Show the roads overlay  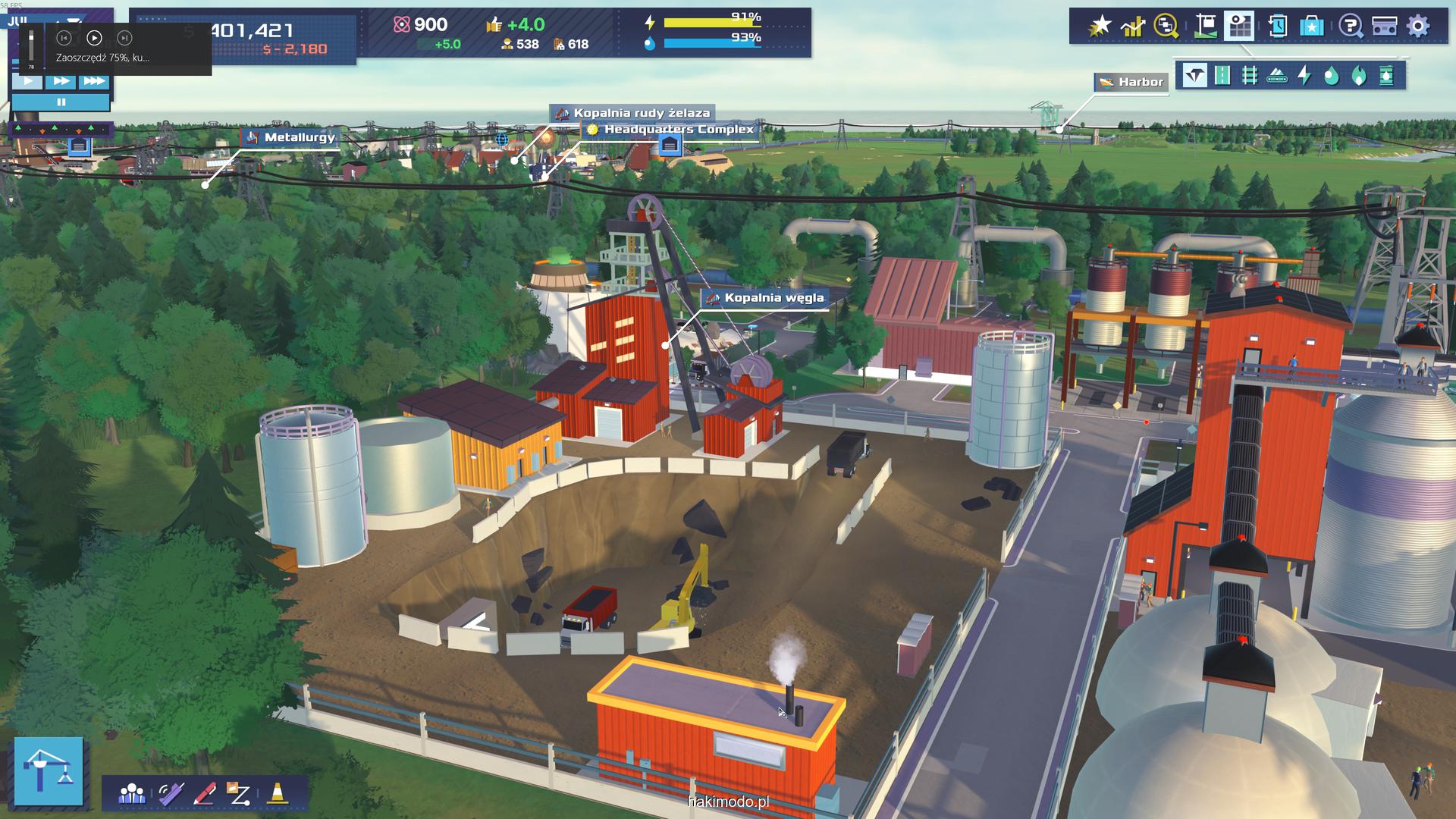[1222, 76]
